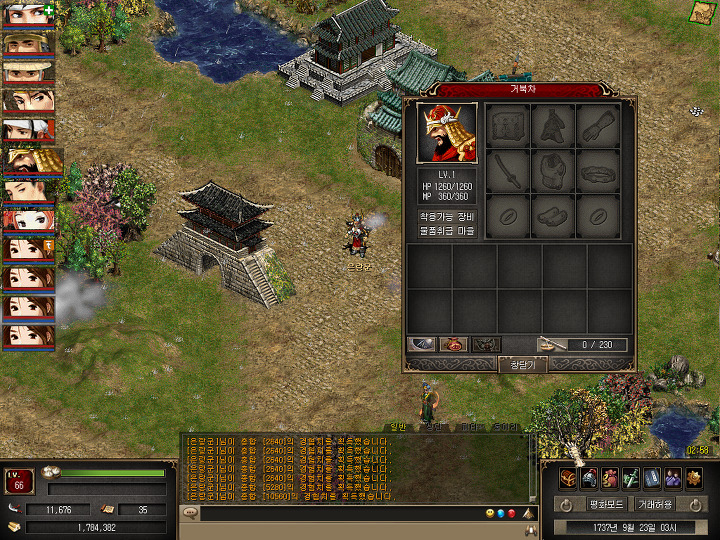
Task: Select the sword weapon equipment slot
Action: 508,172
